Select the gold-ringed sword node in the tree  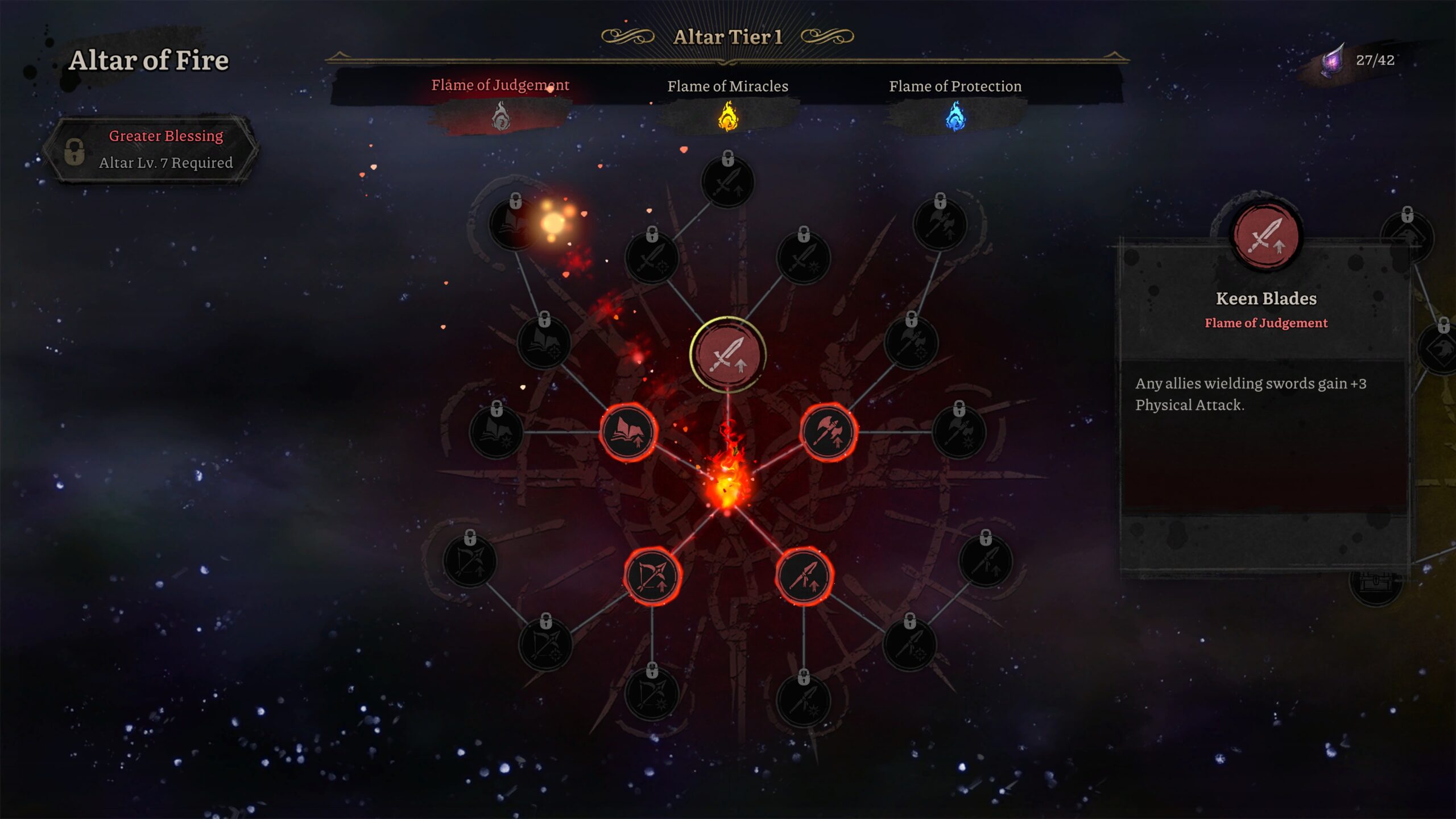pos(727,355)
